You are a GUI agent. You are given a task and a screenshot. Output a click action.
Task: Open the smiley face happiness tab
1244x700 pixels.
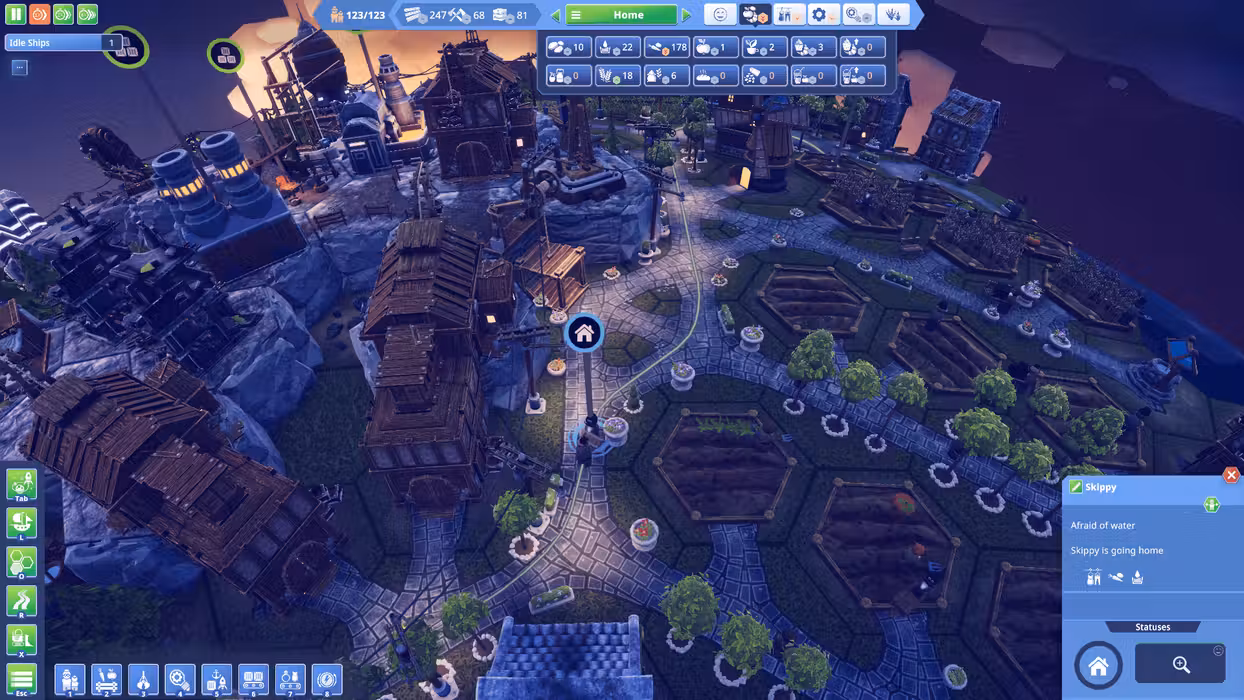click(x=719, y=15)
